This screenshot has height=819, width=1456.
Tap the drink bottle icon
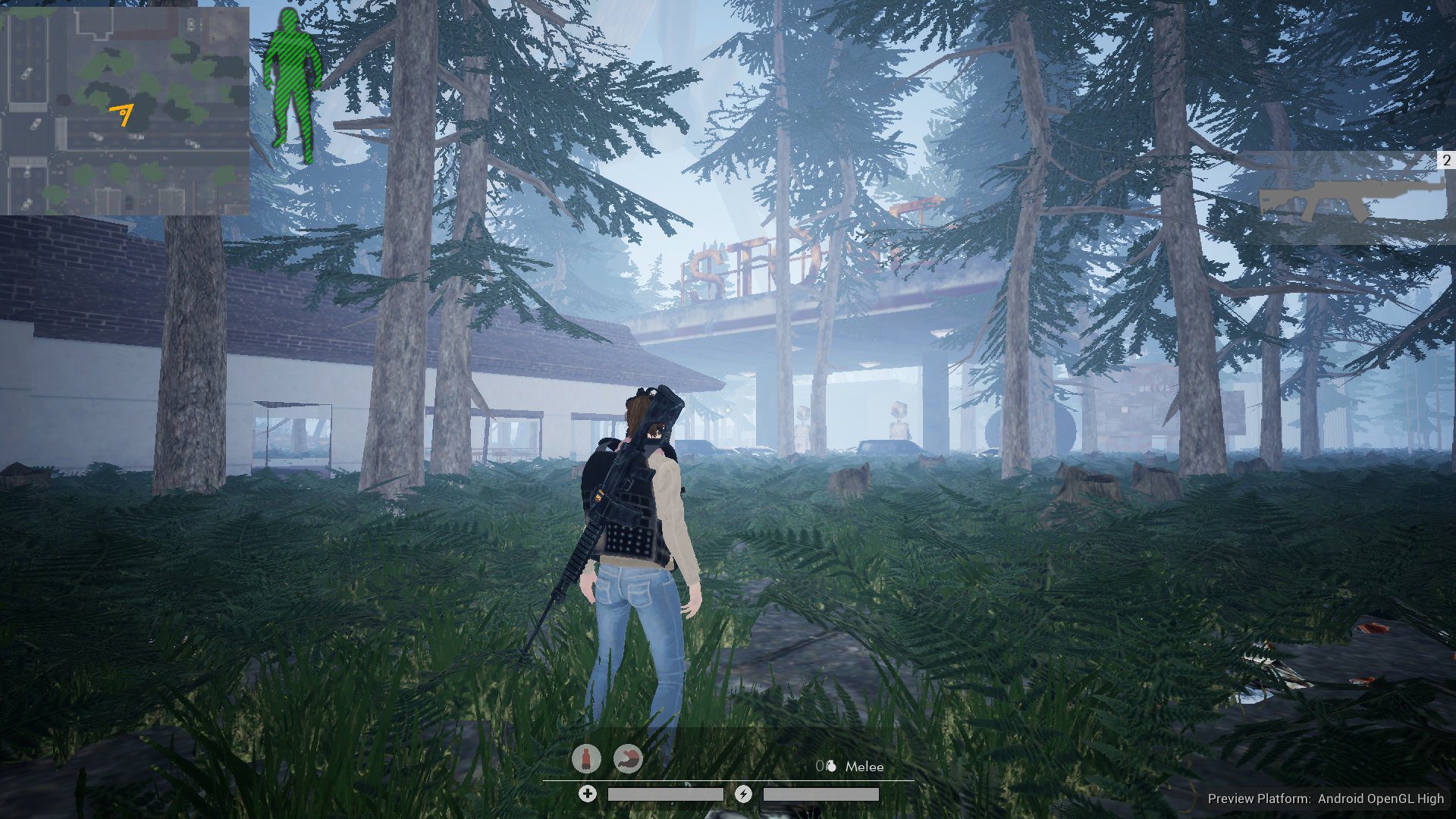click(x=586, y=758)
